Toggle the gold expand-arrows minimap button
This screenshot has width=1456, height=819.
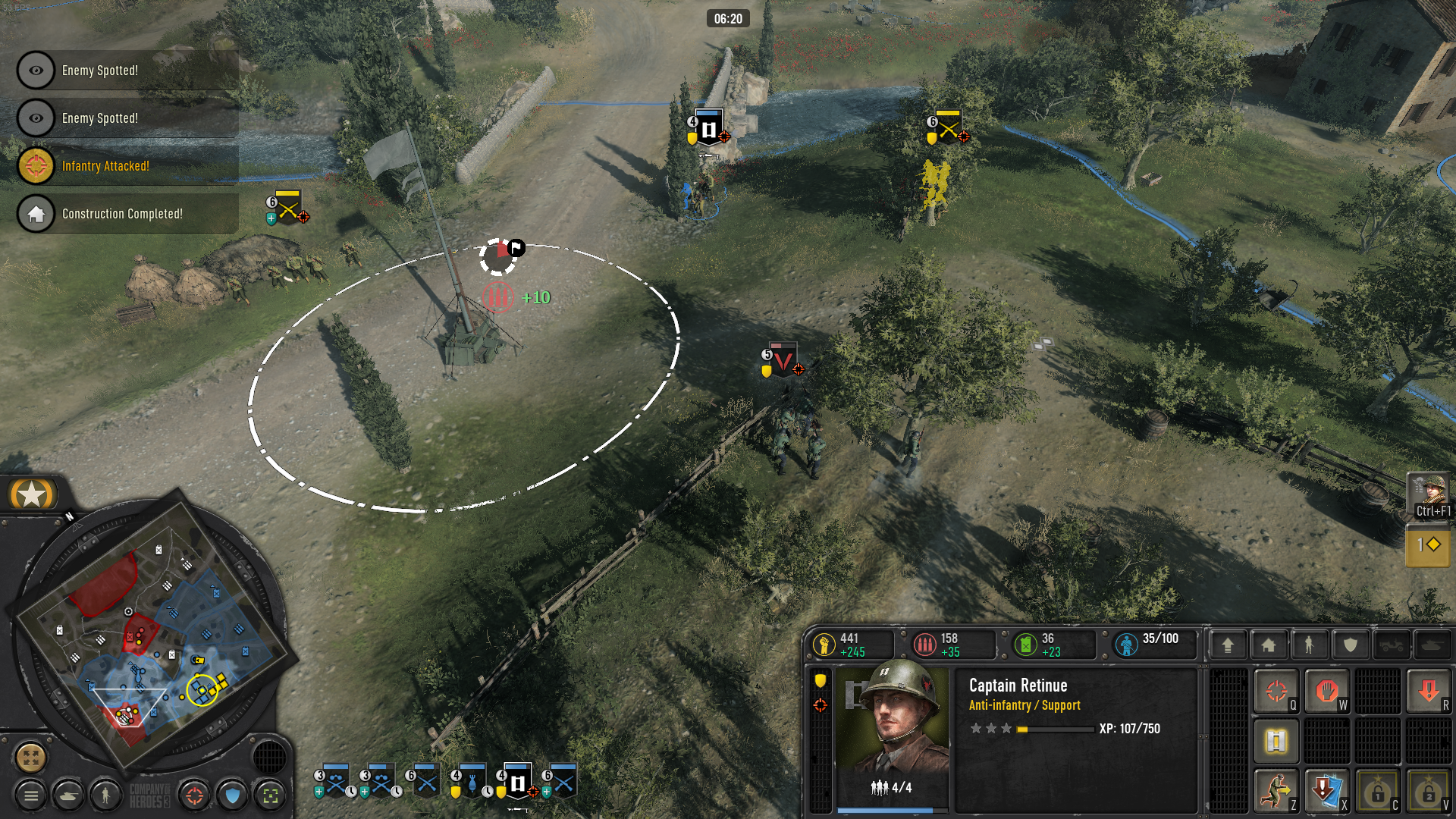tap(31, 757)
